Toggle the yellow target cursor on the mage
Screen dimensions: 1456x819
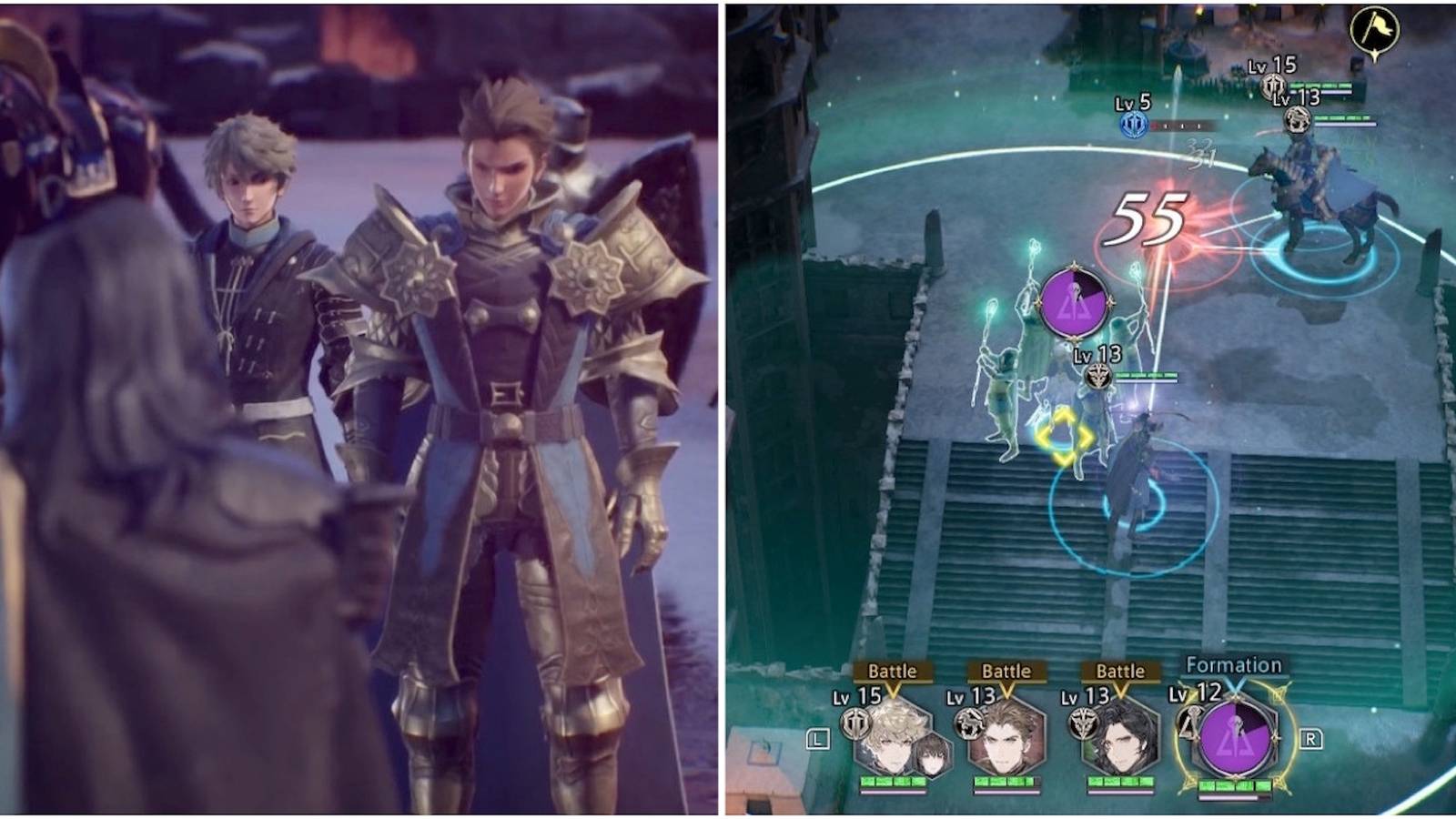click(1063, 437)
